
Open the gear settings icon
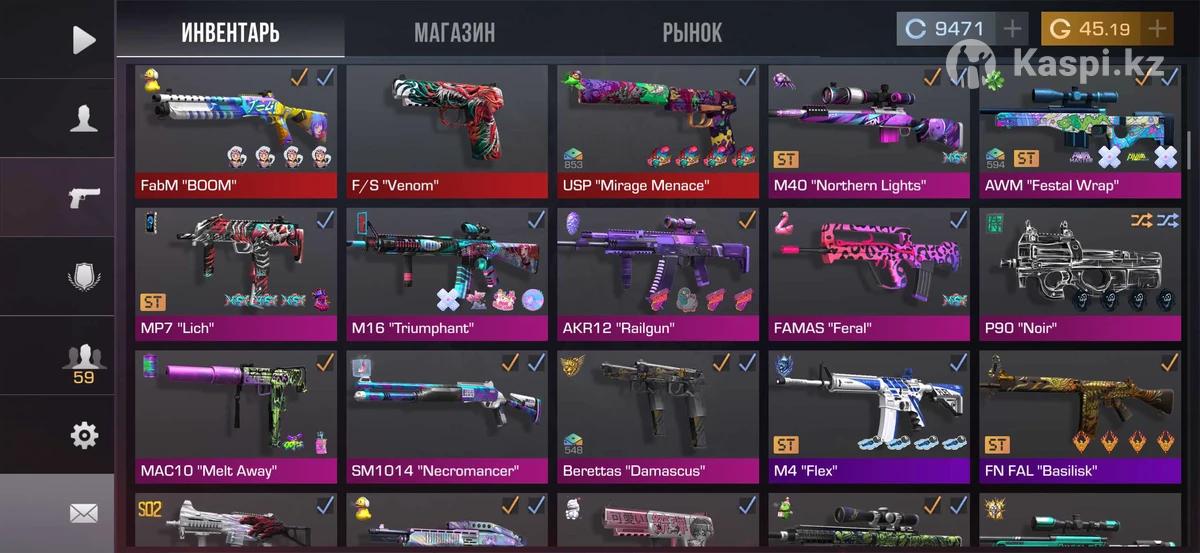(x=84, y=435)
